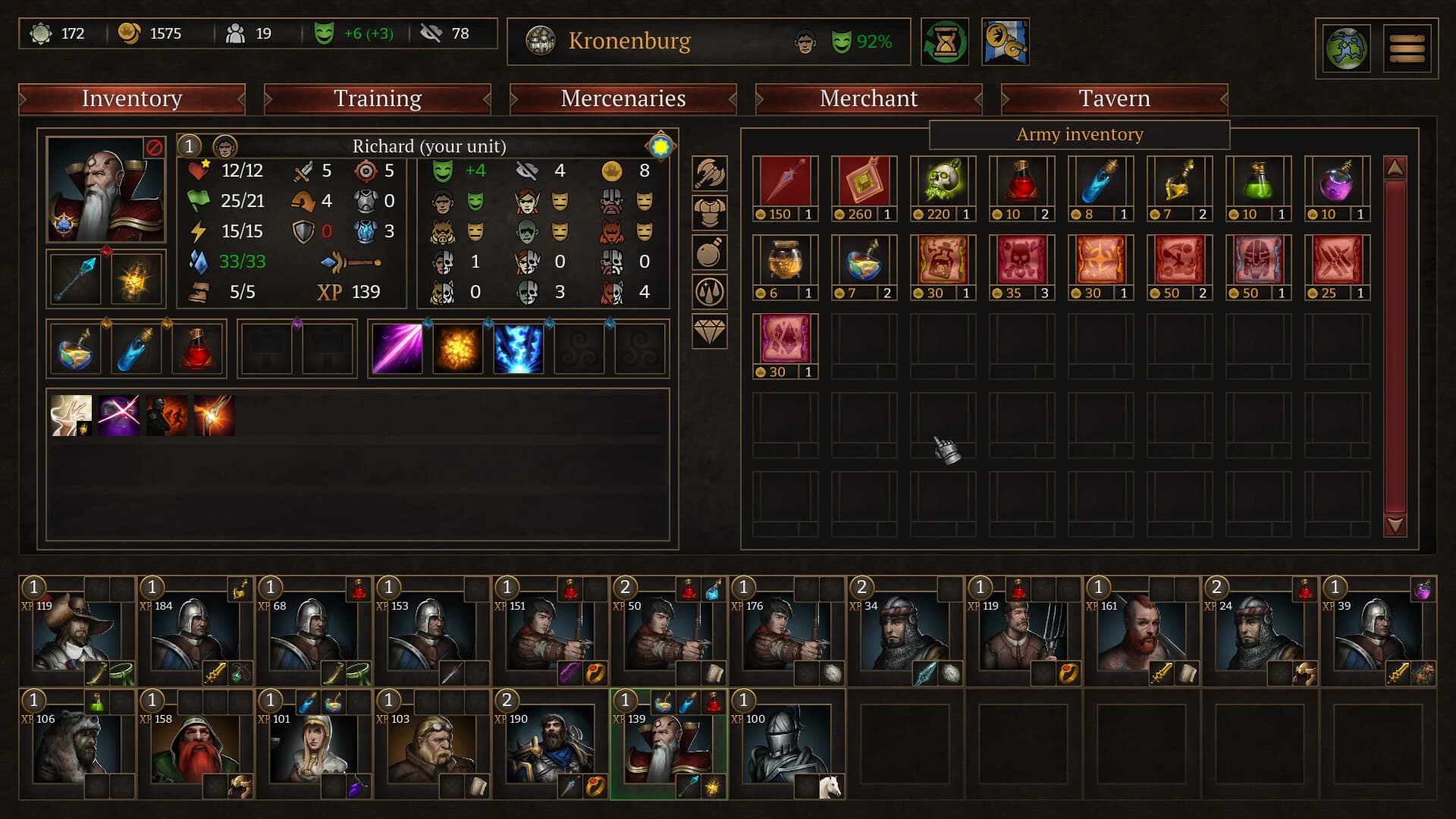Select the fireball spell in Richard's spellbook
The width and height of the screenshot is (1456, 819).
458,349
